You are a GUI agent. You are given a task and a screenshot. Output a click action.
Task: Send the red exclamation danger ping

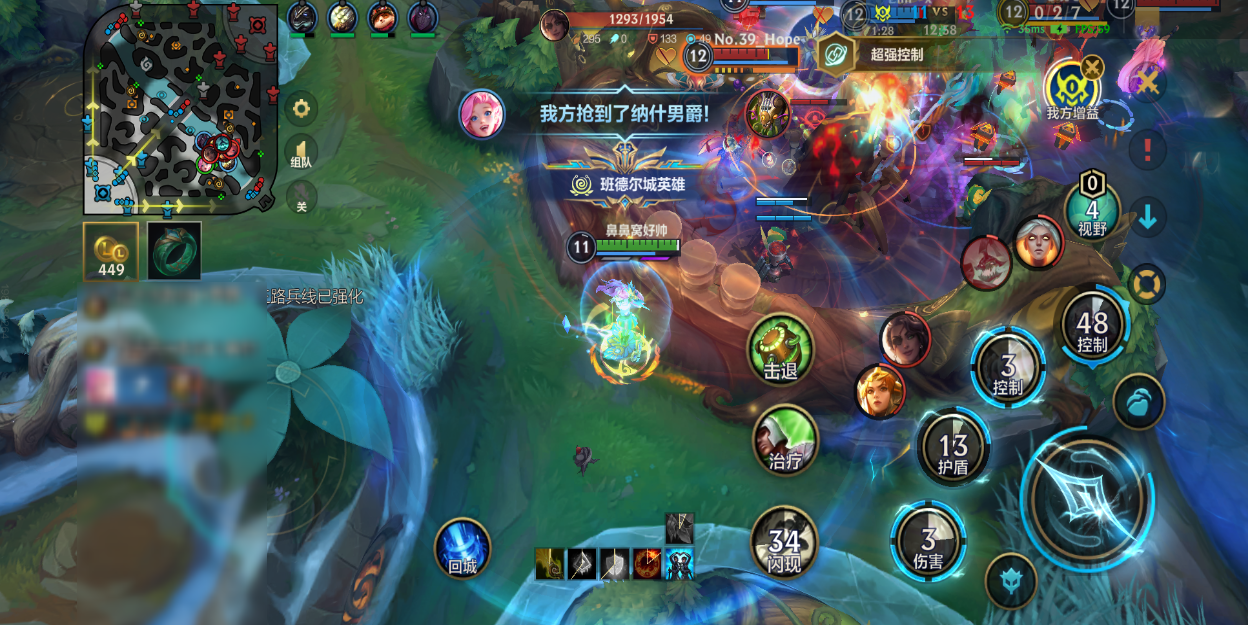pyautogui.click(x=1148, y=150)
